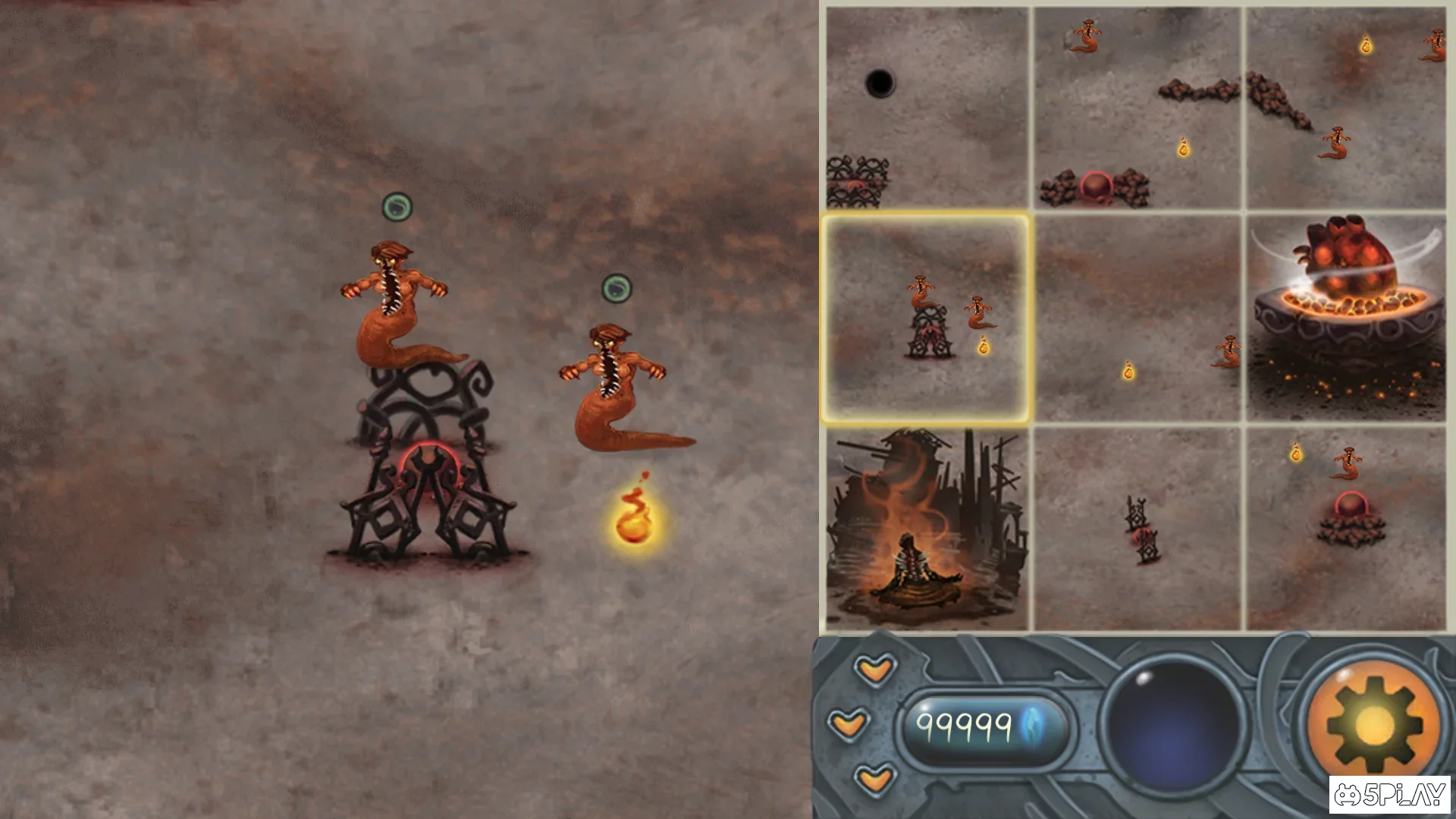Choose the center map tile of the grid
The image size is (1456, 819).
pos(1137,318)
